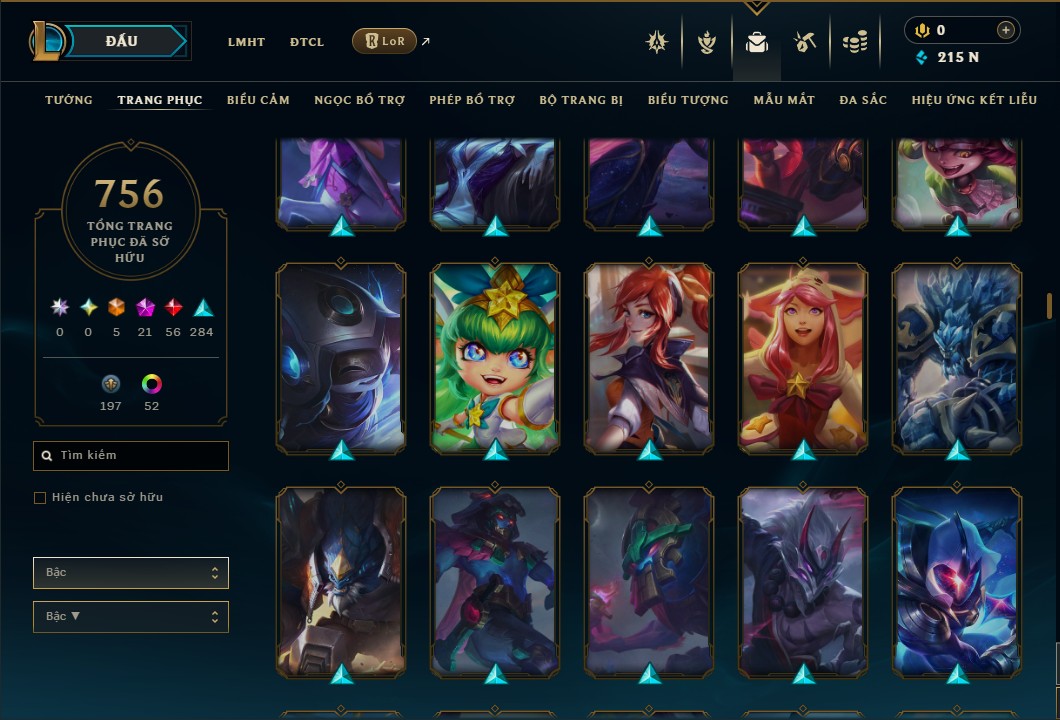Select the ĐA SẮC tab

click(863, 100)
